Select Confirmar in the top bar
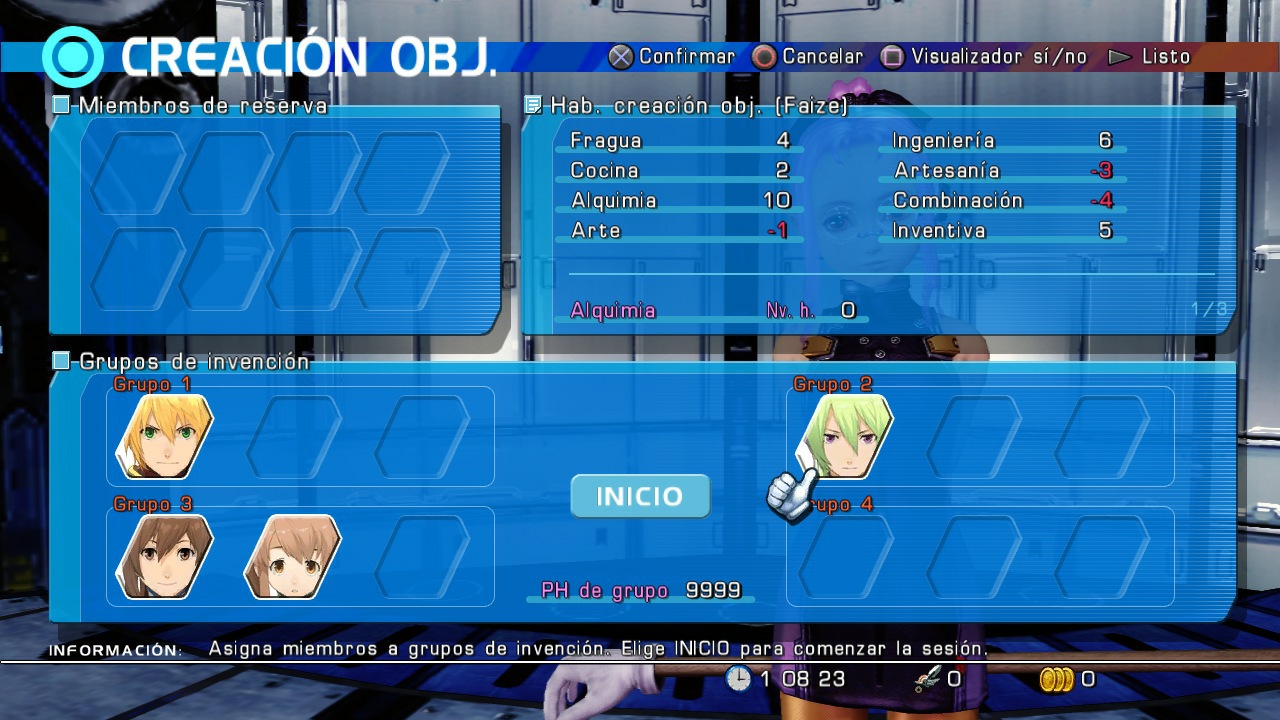This screenshot has width=1280, height=720. click(684, 57)
